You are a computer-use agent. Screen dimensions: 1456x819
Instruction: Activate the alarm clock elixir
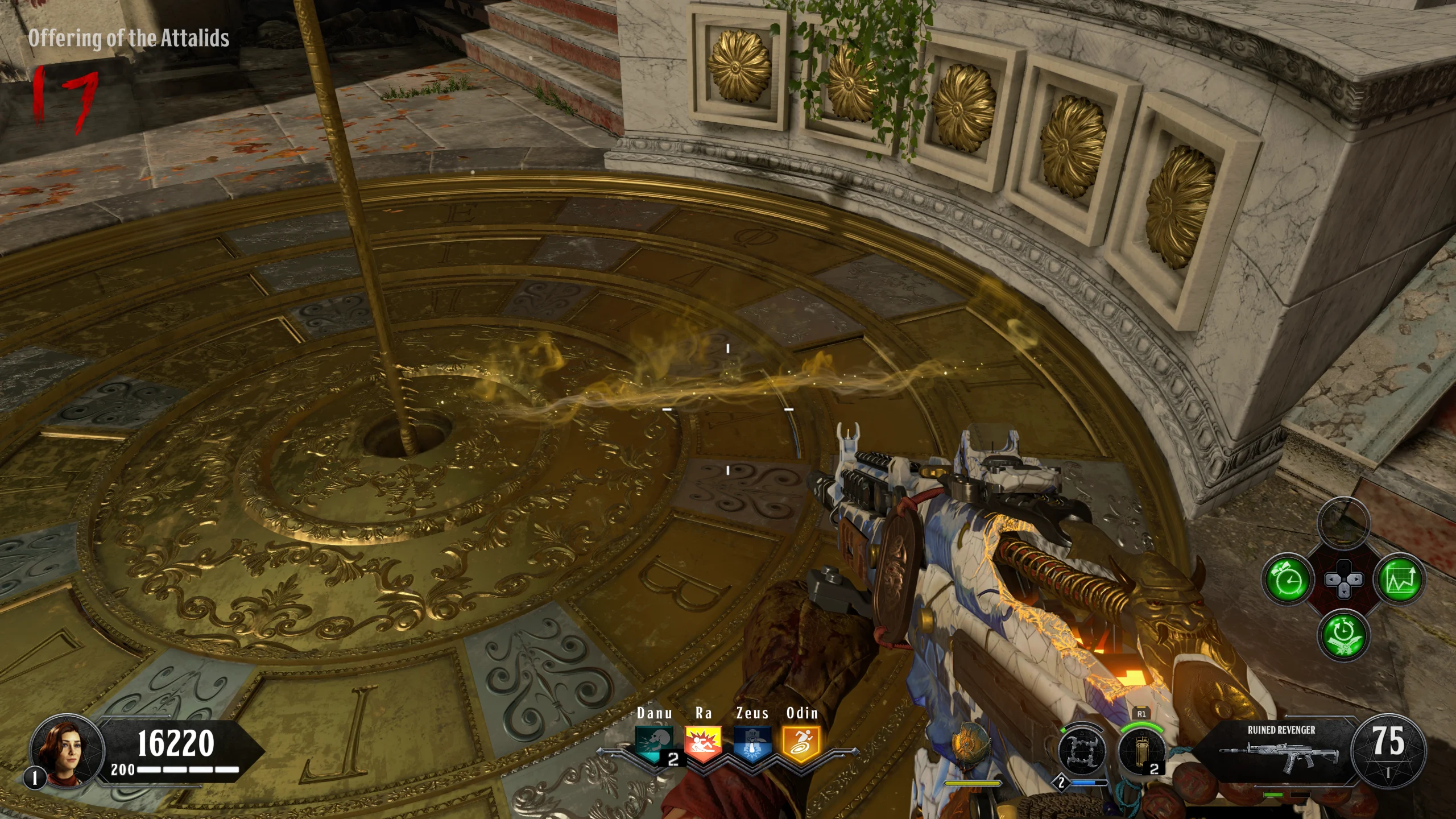click(x=1288, y=580)
